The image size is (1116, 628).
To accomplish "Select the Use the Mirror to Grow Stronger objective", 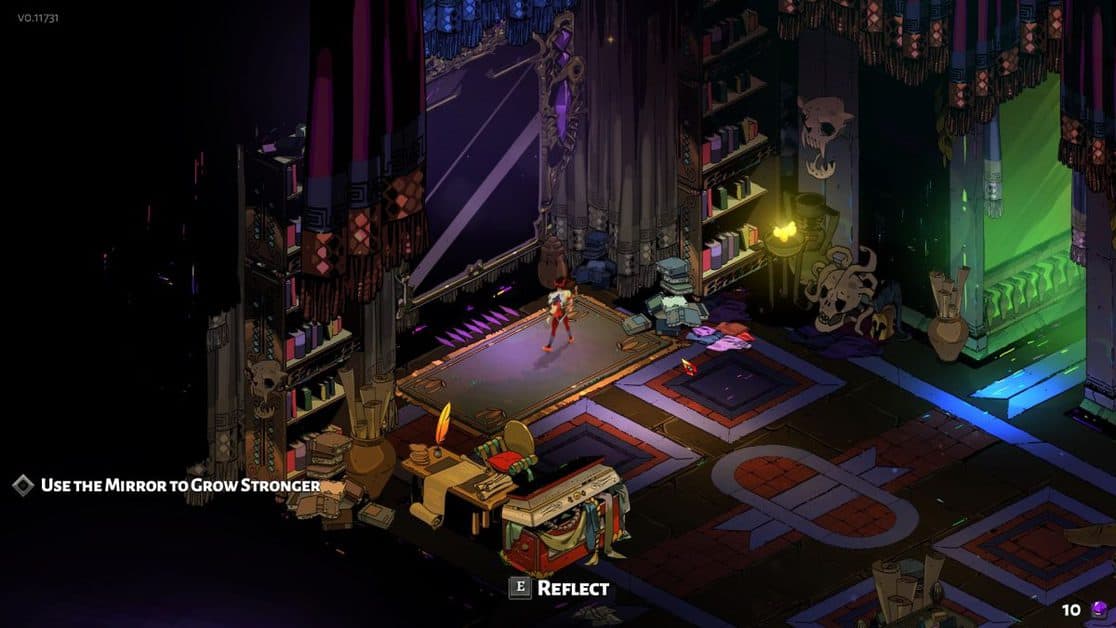I will pyautogui.click(x=180, y=486).
